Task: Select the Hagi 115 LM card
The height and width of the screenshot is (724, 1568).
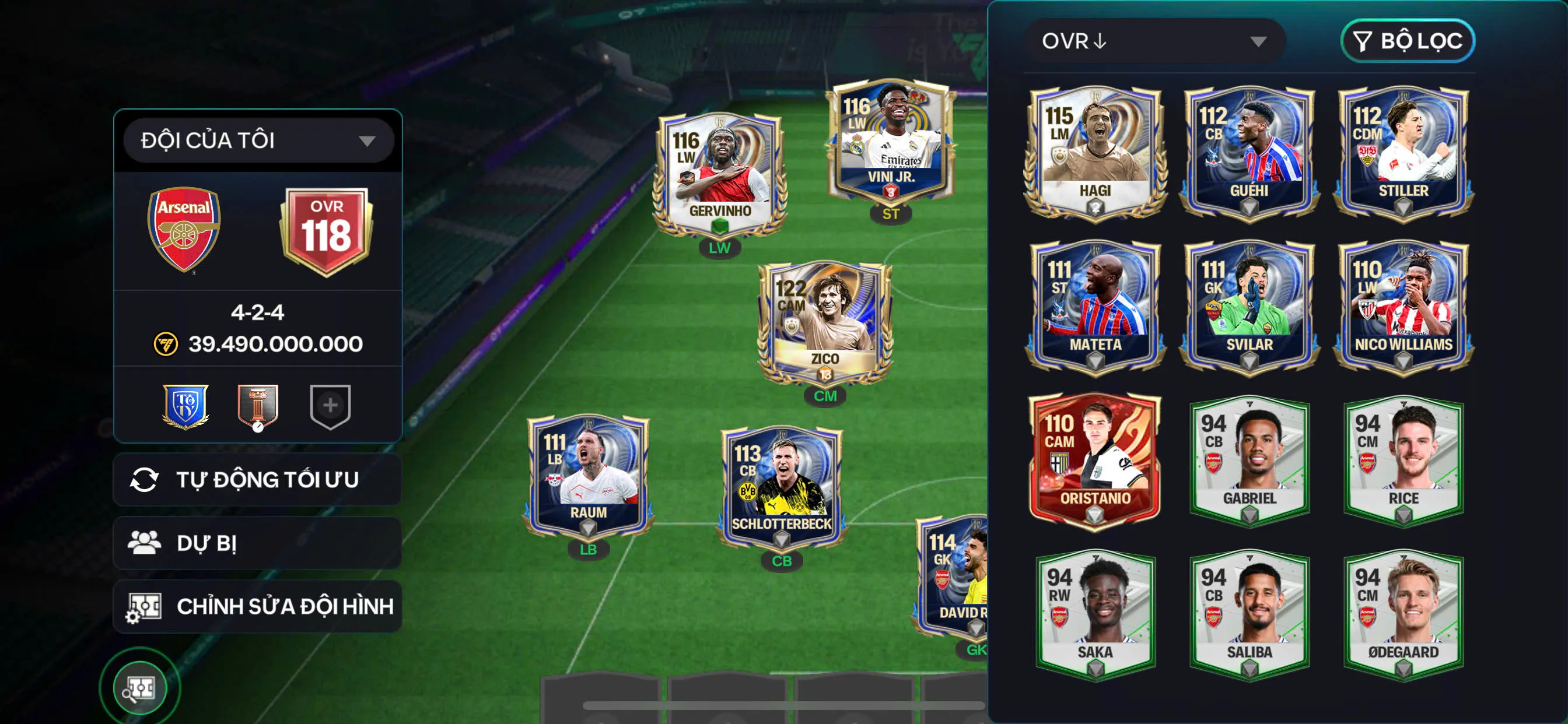Action: tap(1095, 152)
